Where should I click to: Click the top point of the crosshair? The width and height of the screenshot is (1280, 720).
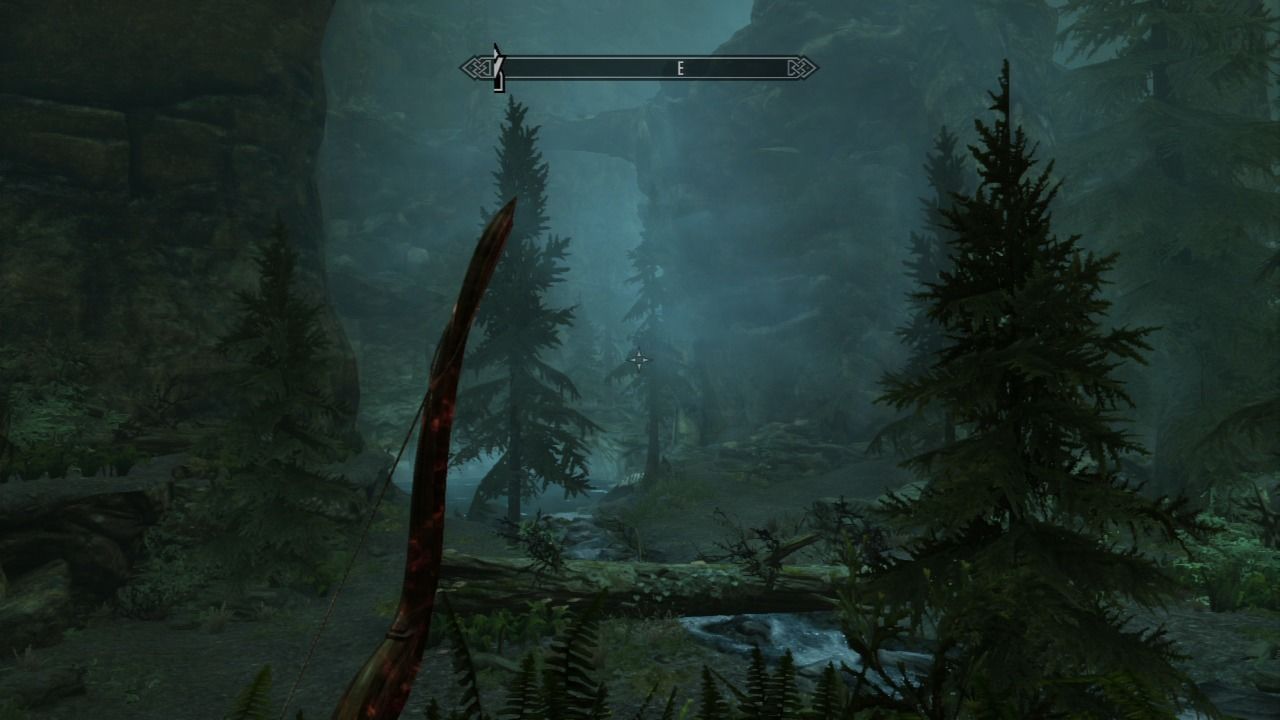[639, 349]
